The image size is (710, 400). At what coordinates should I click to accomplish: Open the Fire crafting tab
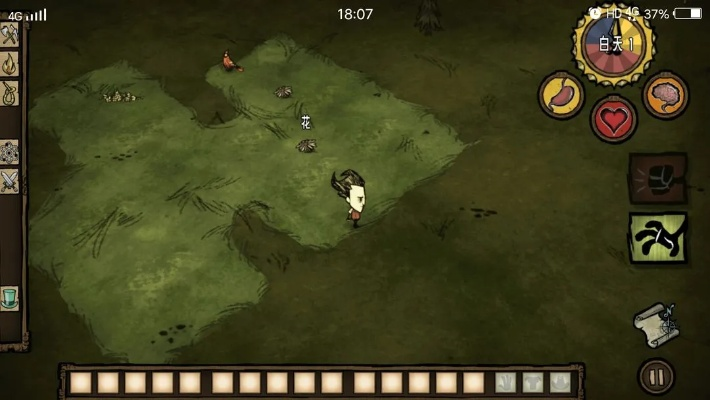point(10,64)
